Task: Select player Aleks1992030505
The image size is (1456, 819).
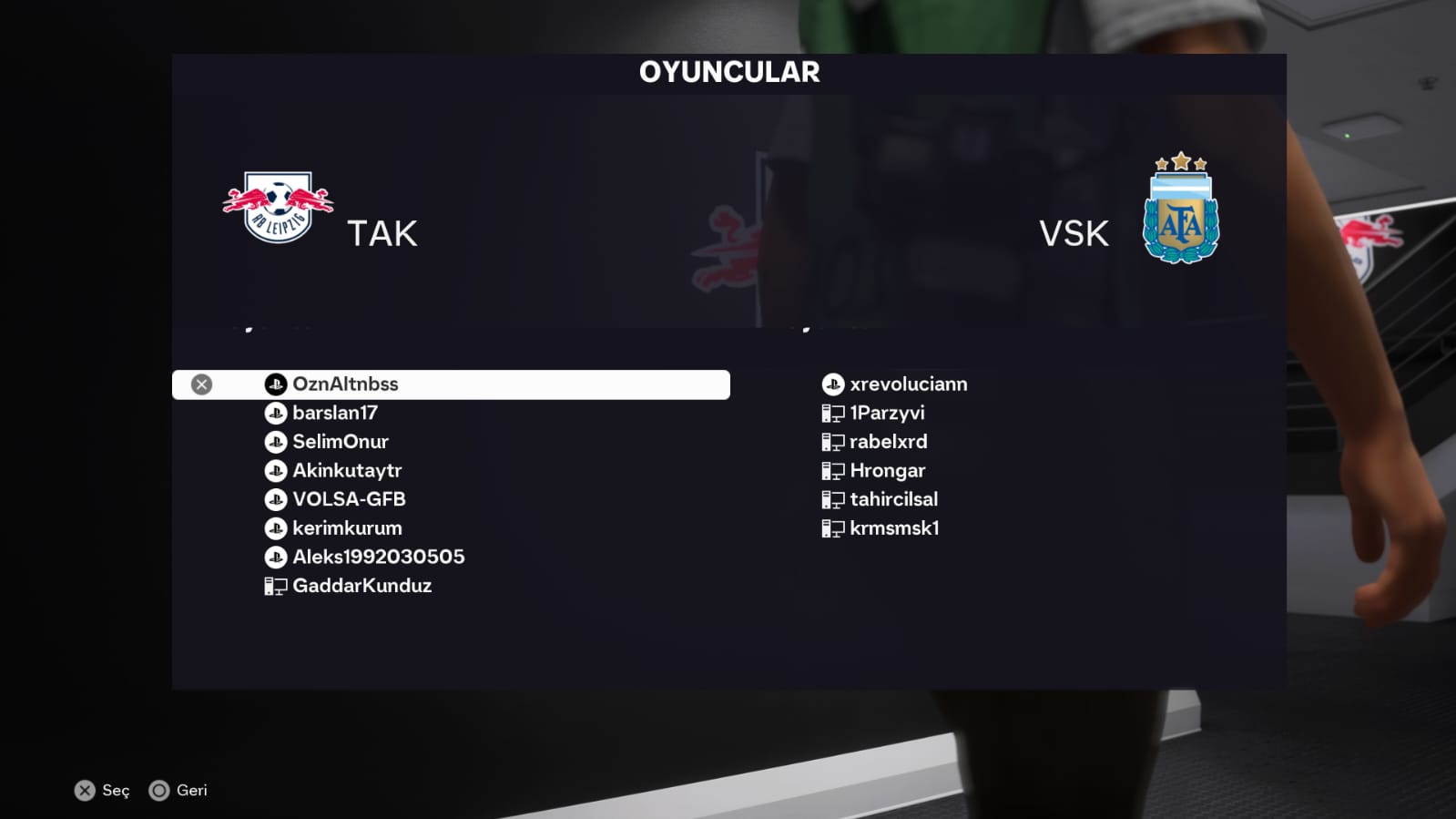Action: (378, 557)
